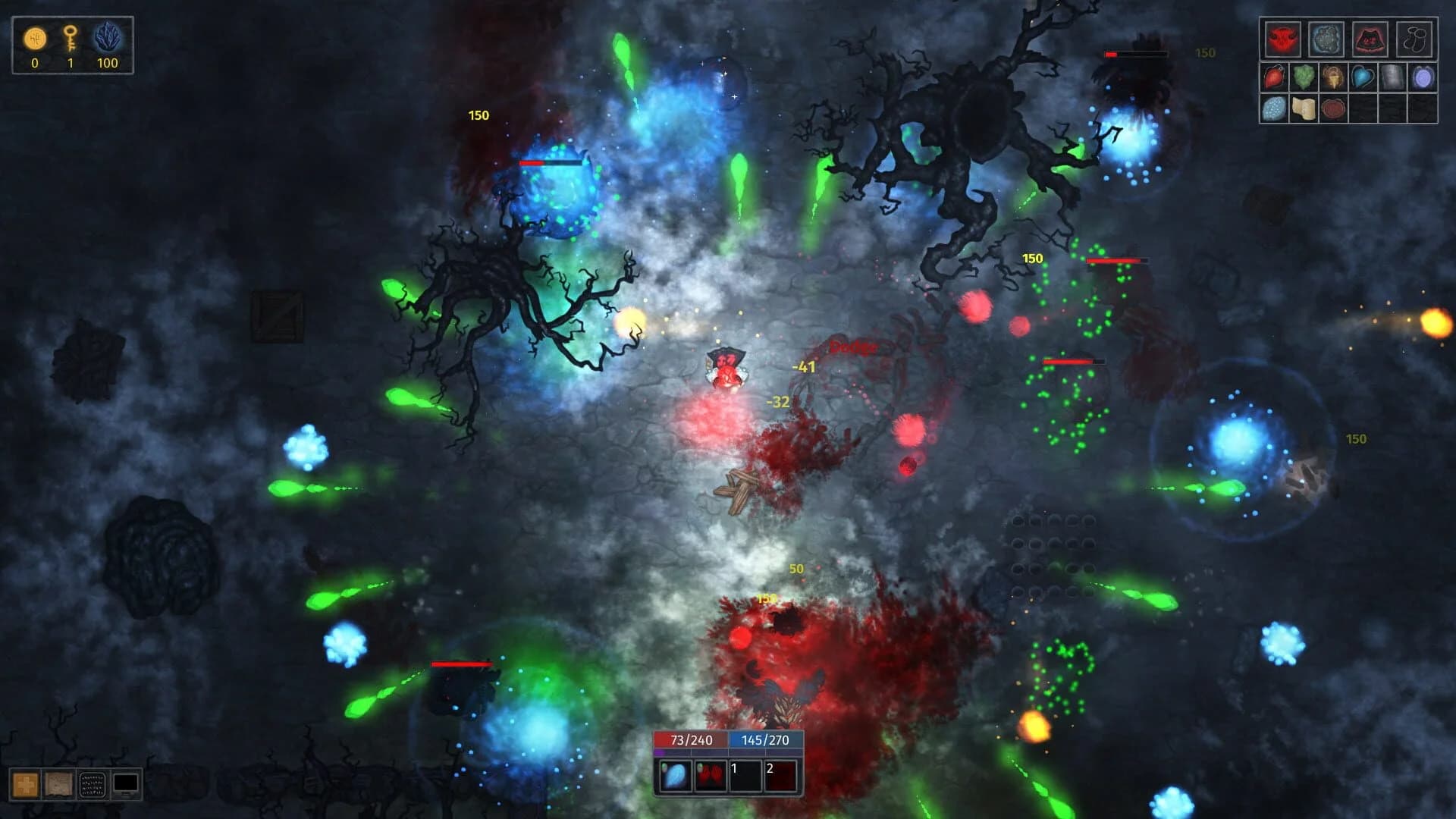Click the empty hotbar slot labeled 2
This screenshot has height=819, width=1456.
pyautogui.click(x=781, y=776)
